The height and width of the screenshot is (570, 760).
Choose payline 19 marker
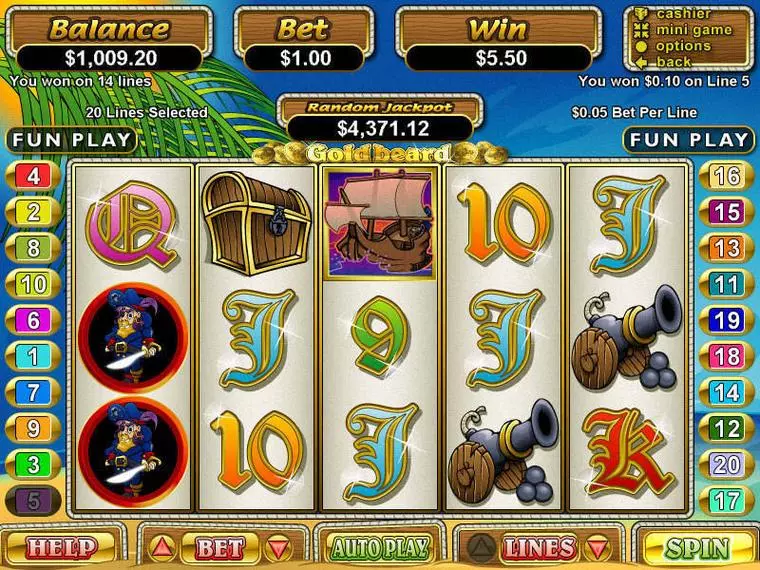(x=727, y=320)
